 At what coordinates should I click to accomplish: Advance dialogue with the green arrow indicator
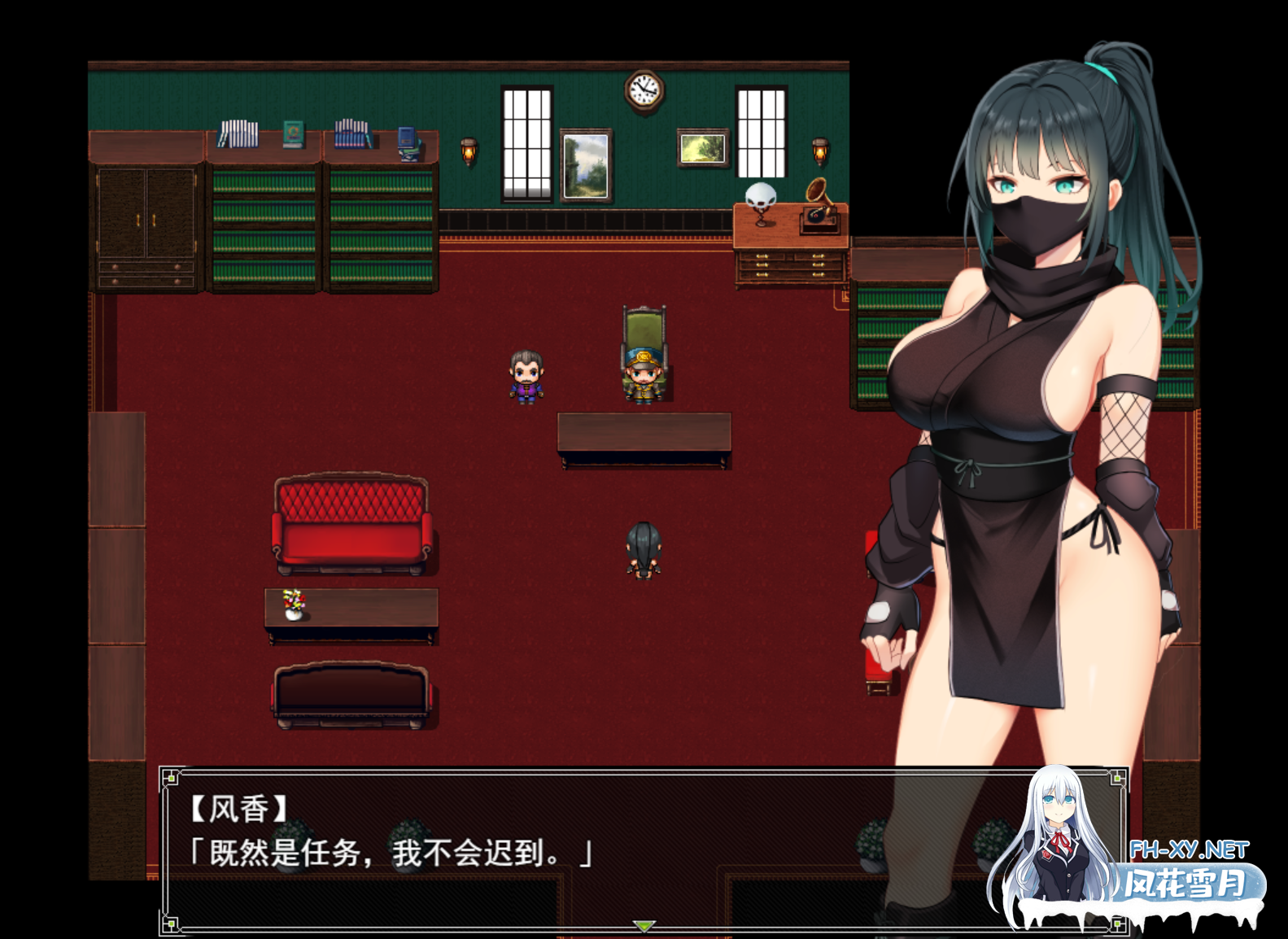[x=644, y=926]
